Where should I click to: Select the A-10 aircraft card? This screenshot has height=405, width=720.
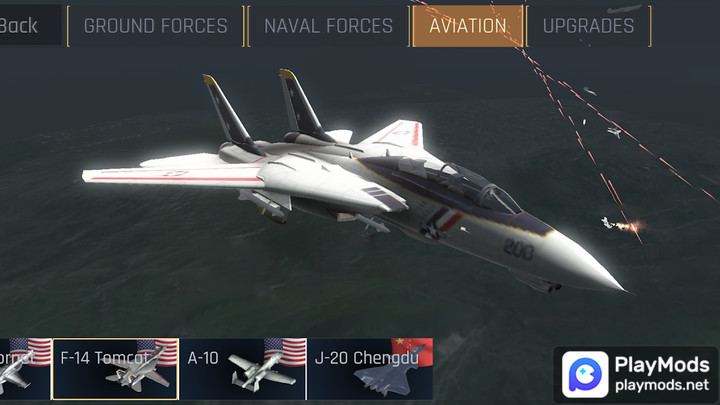click(x=242, y=369)
